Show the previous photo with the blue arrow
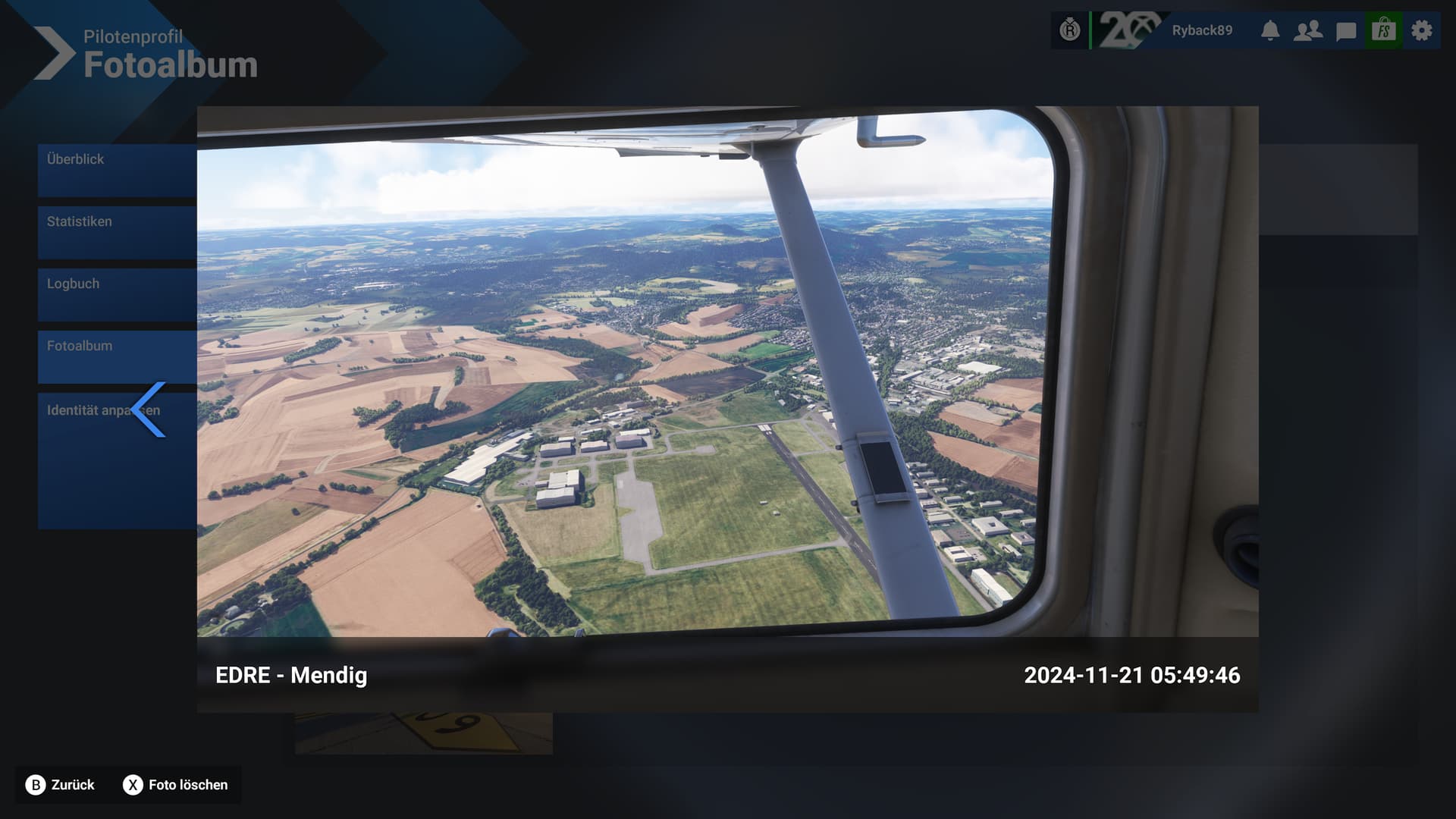This screenshot has height=819, width=1456. coord(149,409)
